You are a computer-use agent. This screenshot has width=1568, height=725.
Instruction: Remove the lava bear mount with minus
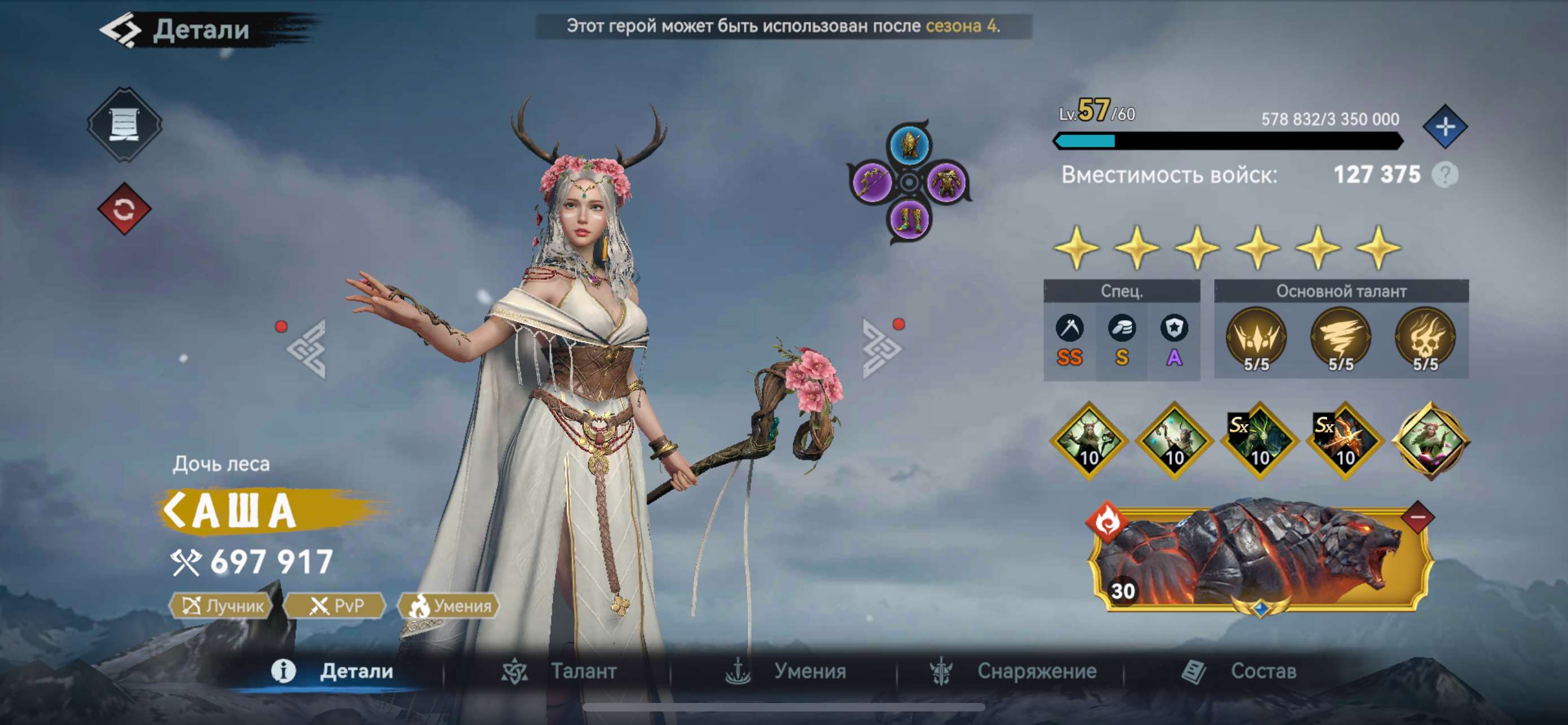(x=1418, y=517)
